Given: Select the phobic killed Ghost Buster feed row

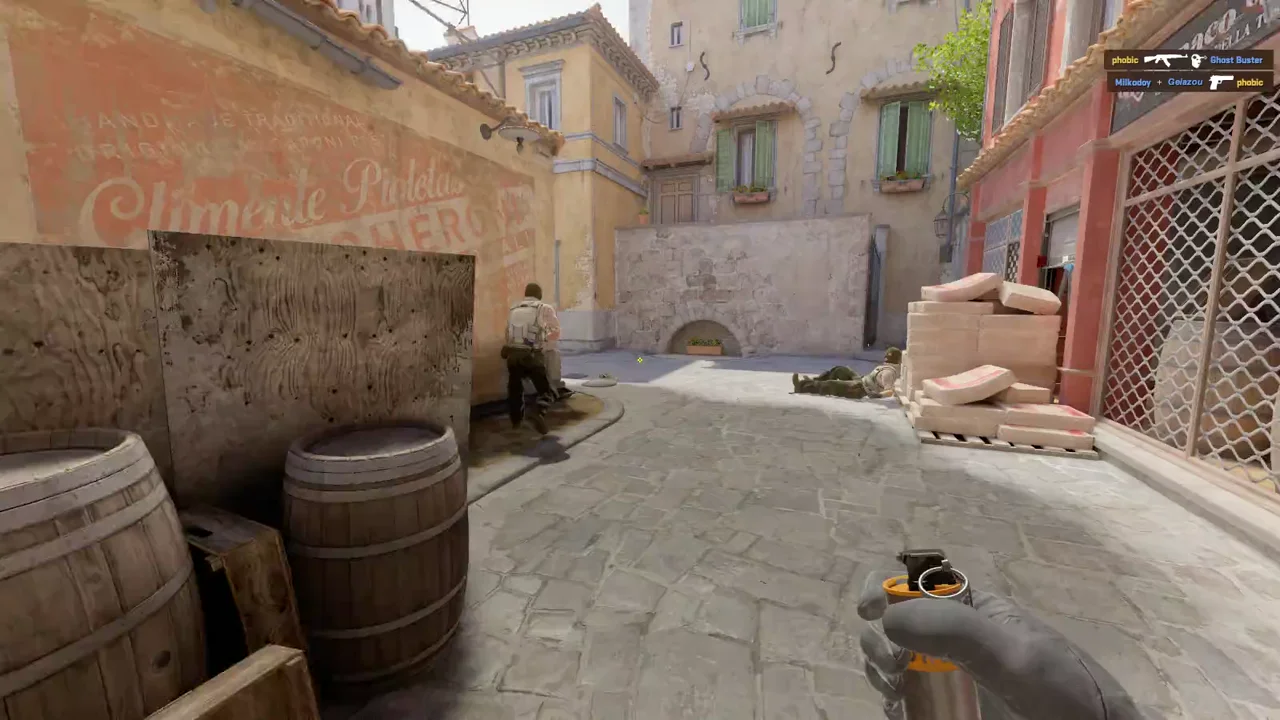Looking at the screenshot, I should 1188,60.
